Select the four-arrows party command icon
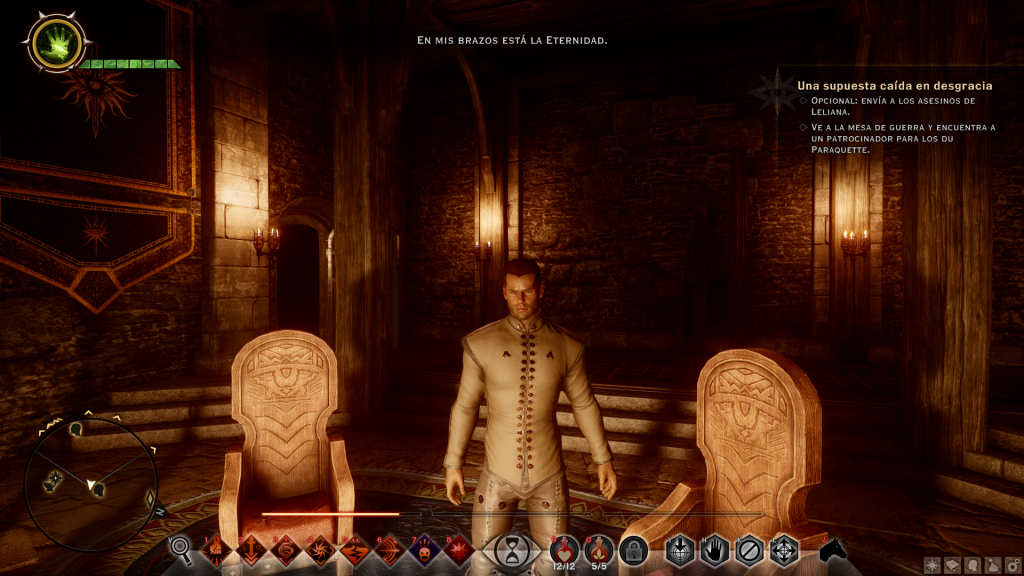Screen dimensions: 1024x576 [784, 549]
